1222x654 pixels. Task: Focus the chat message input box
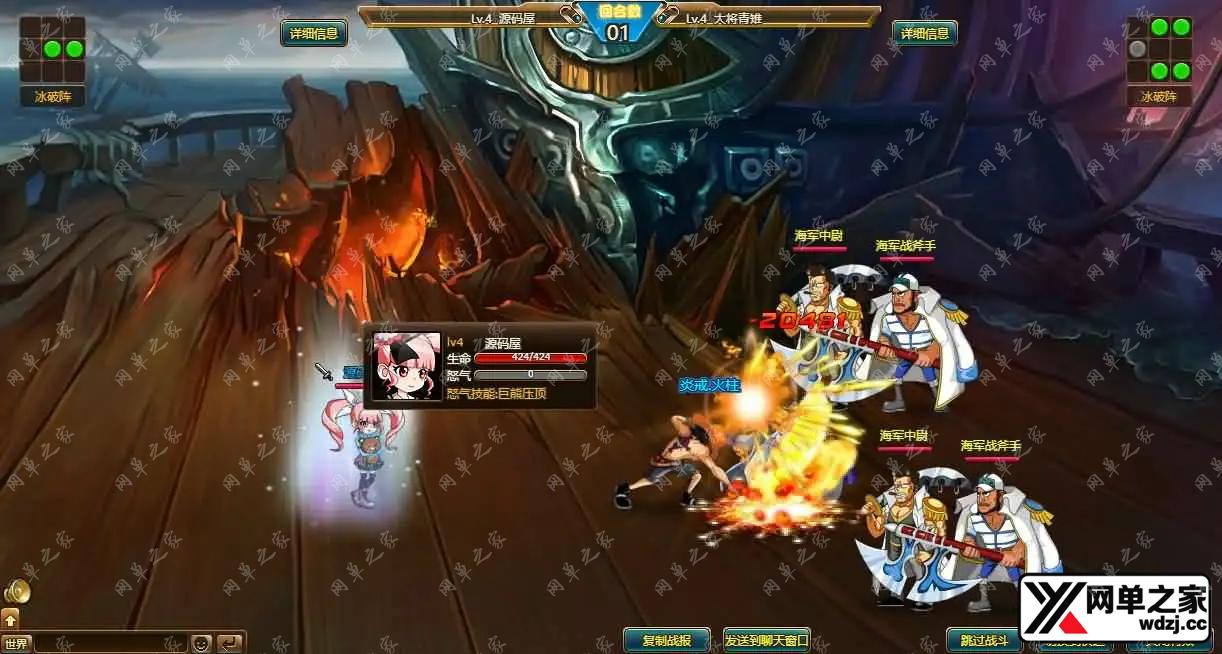coord(110,643)
